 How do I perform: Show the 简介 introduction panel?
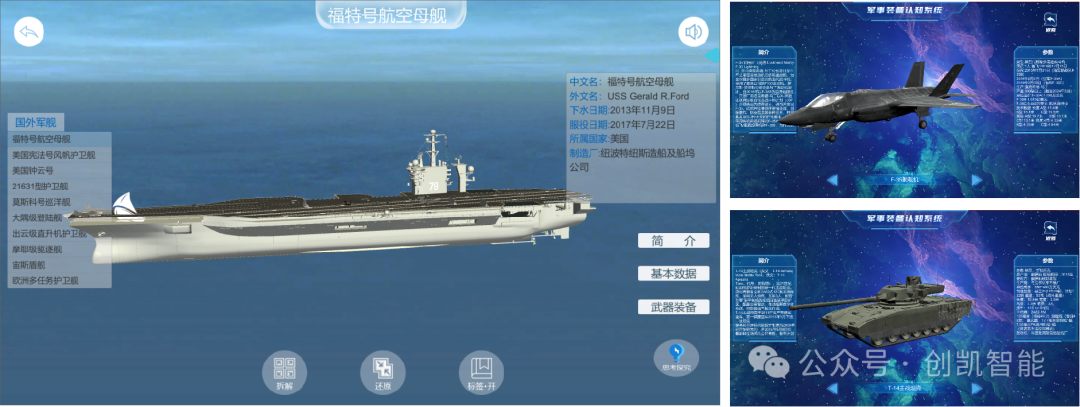673,241
